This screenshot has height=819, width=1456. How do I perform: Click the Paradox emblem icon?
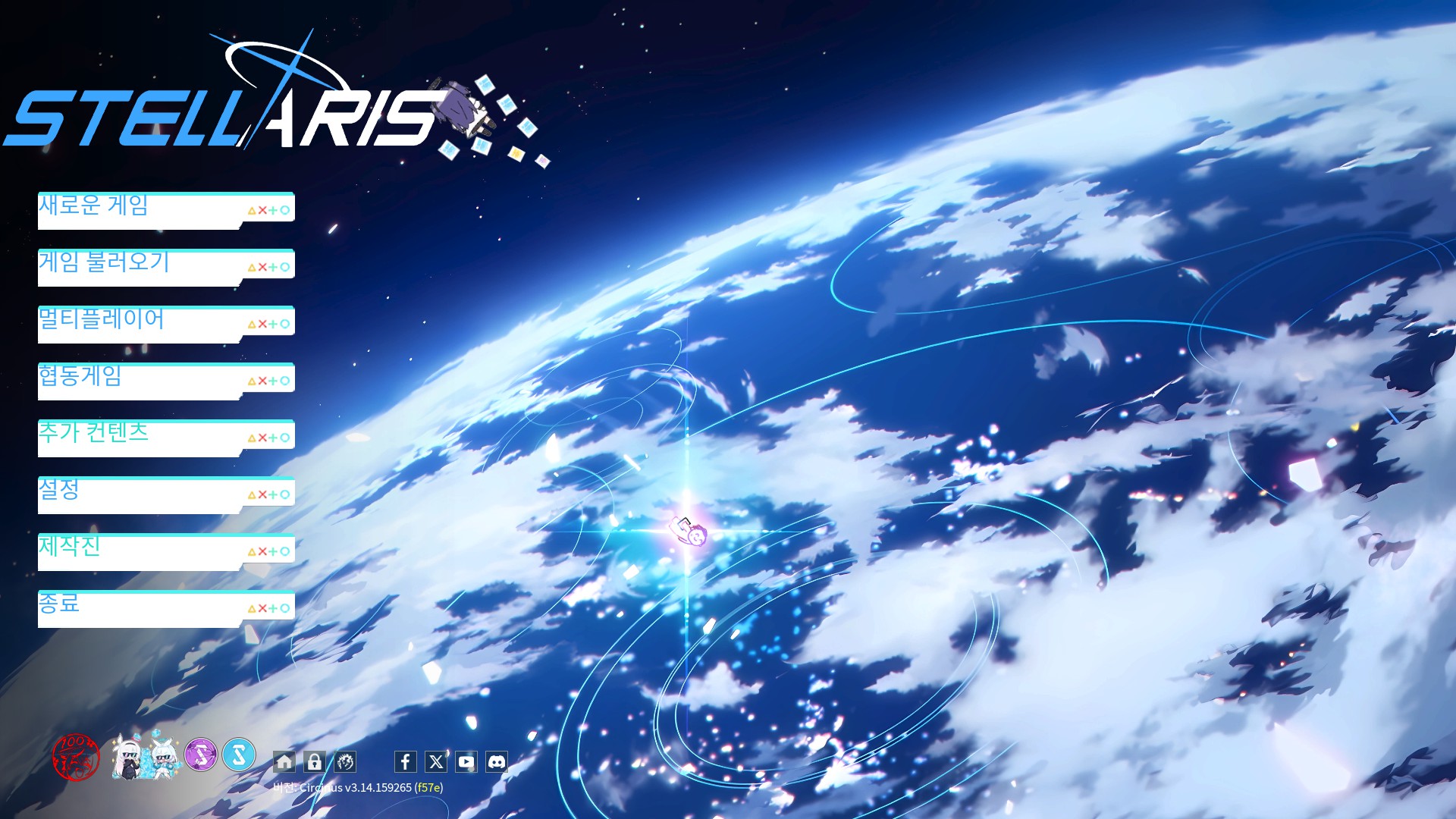(345, 761)
